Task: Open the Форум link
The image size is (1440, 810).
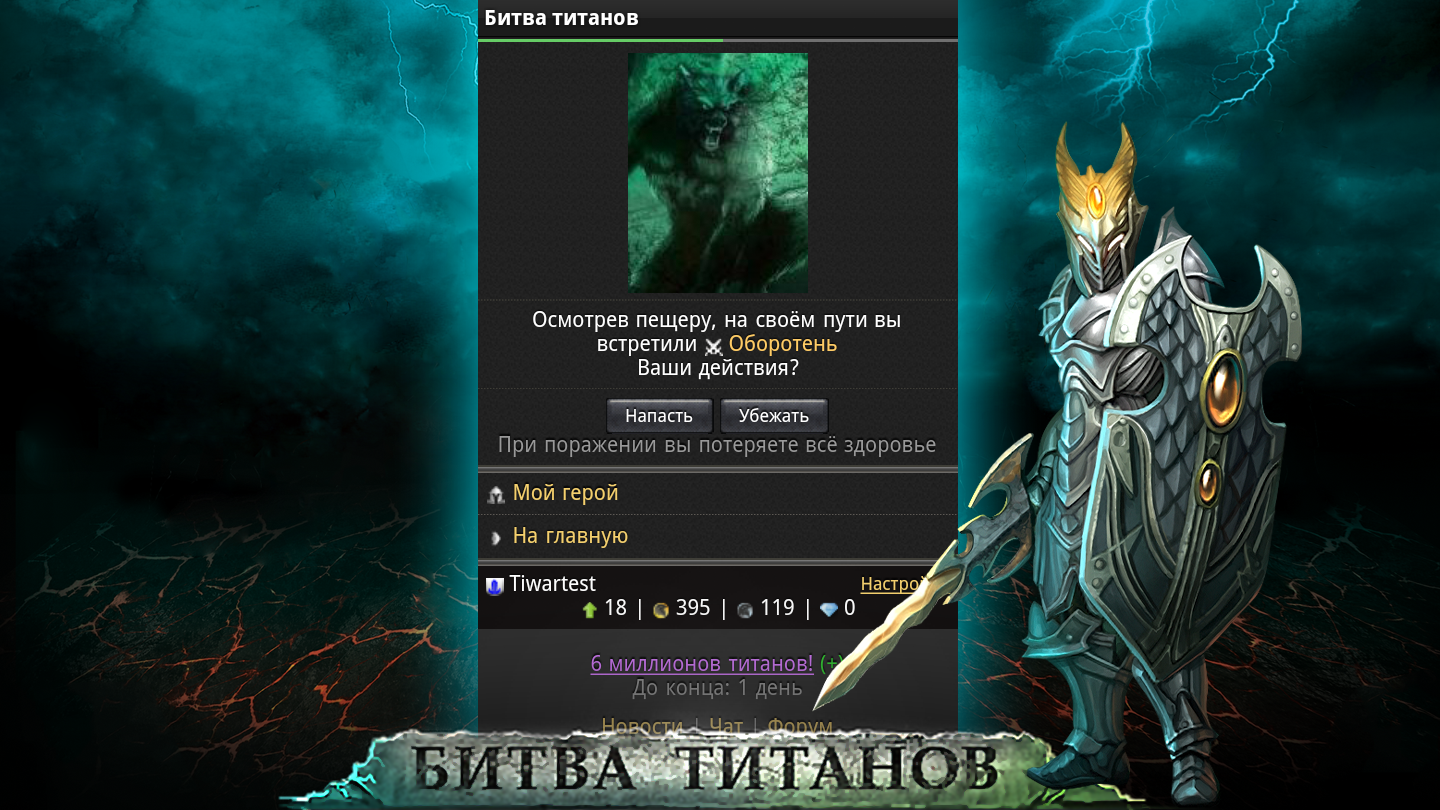Action: (799, 726)
